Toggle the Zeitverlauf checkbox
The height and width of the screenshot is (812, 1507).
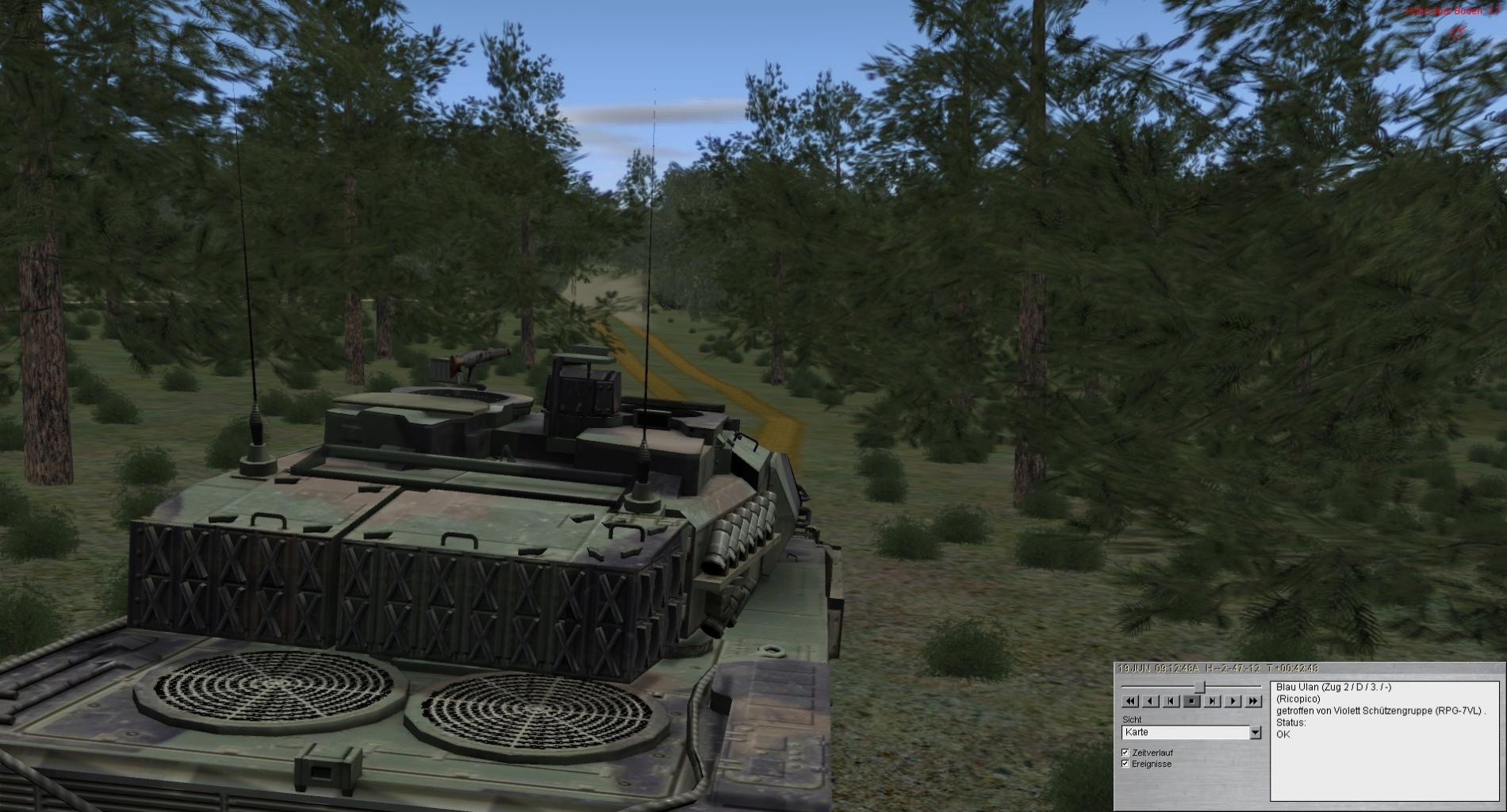[x=1125, y=753]
